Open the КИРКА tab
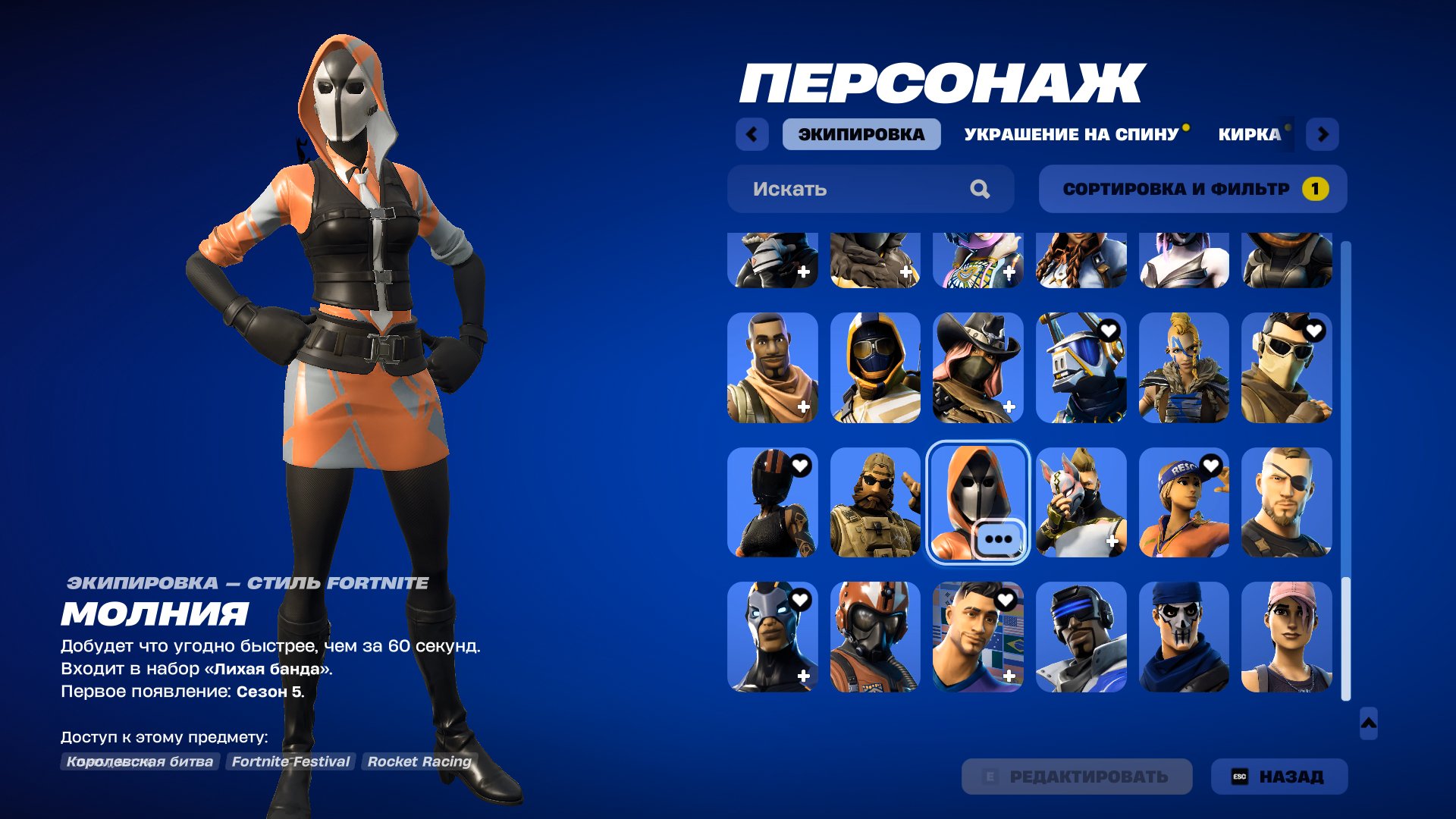Image resolution: width=1456 pixels, height=819 pixels. pyautogui.click(x=1250, y=133)
